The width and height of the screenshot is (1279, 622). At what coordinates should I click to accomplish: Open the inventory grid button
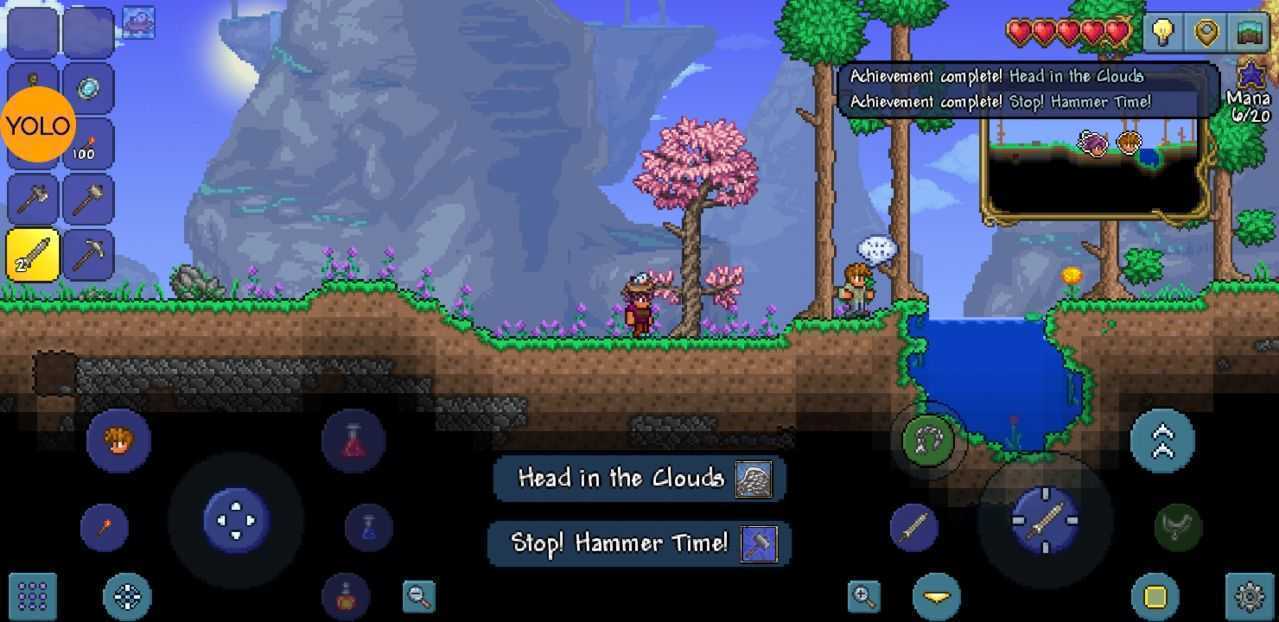click(x=32, y=597)
